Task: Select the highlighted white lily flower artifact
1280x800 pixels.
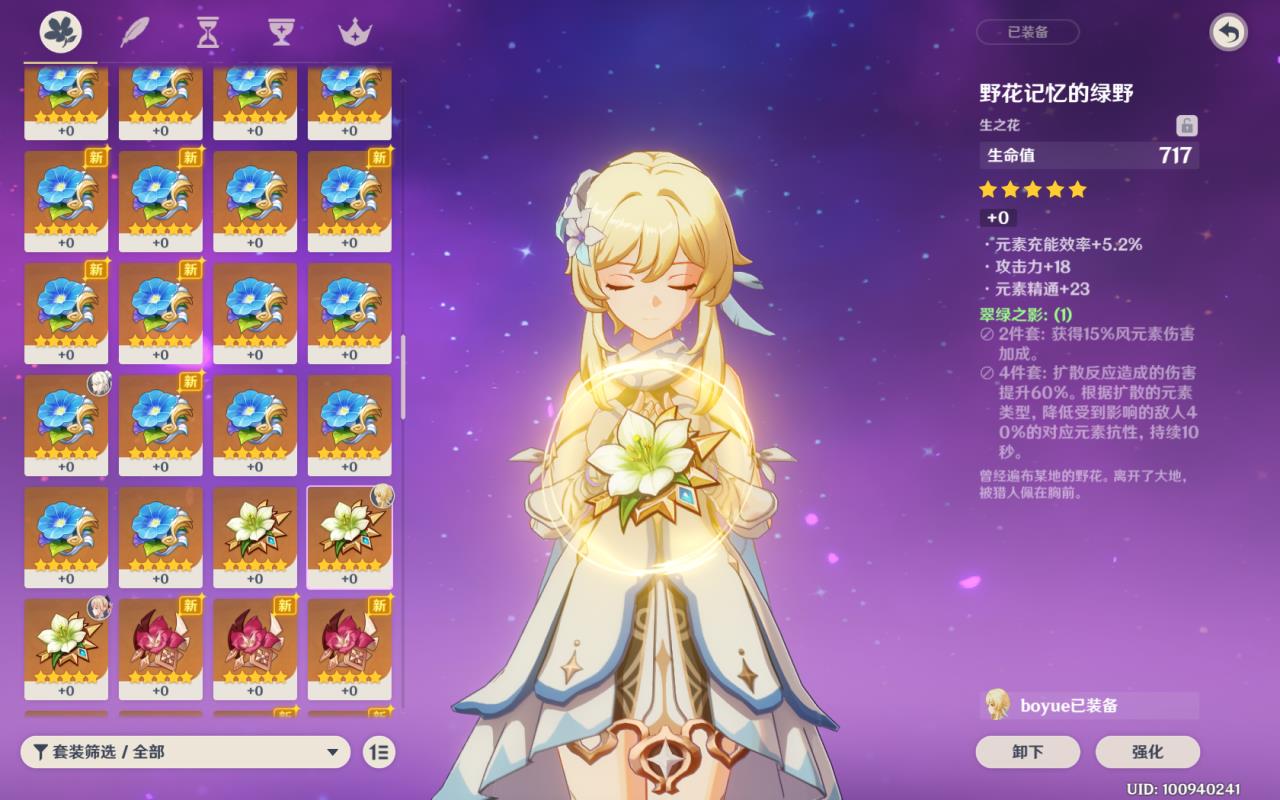Action: tap(349, 536)
